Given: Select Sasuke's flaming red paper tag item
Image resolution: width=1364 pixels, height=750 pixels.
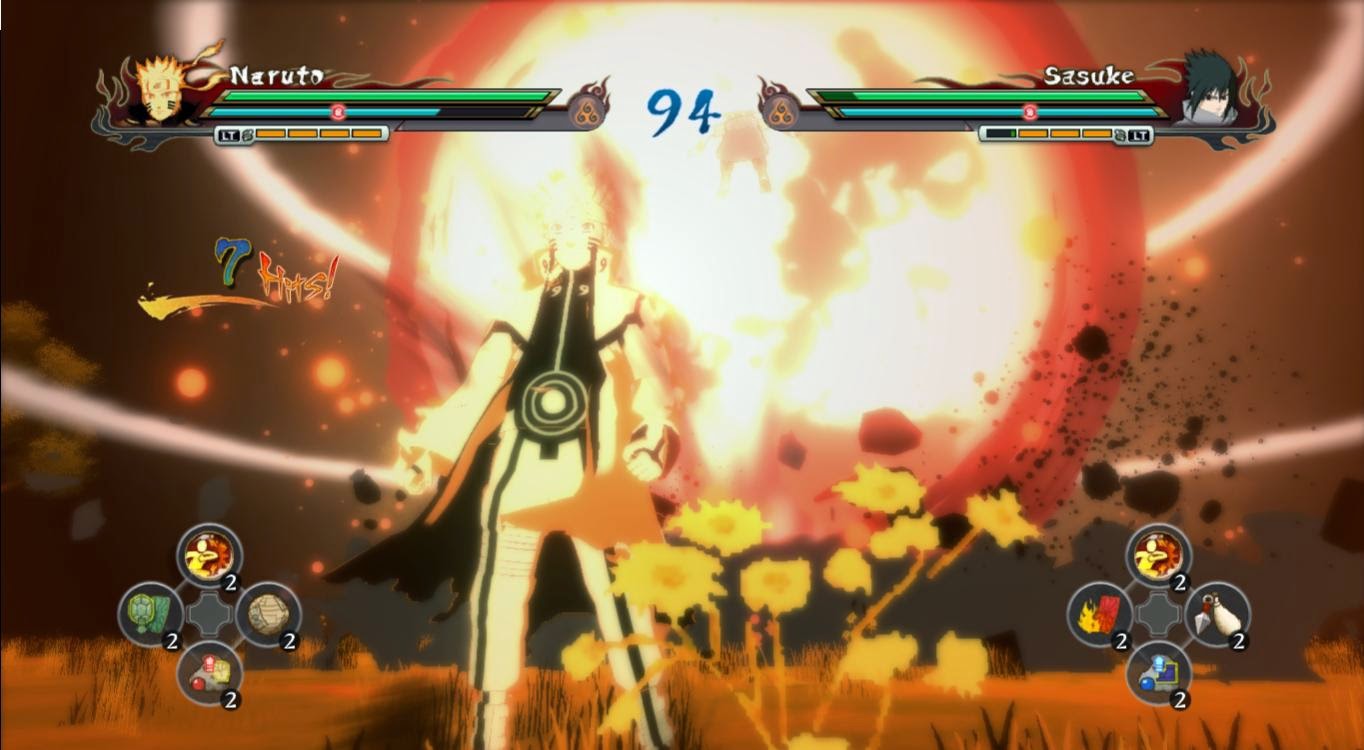Looking at the screenshot, I should tap(1099, 613).
